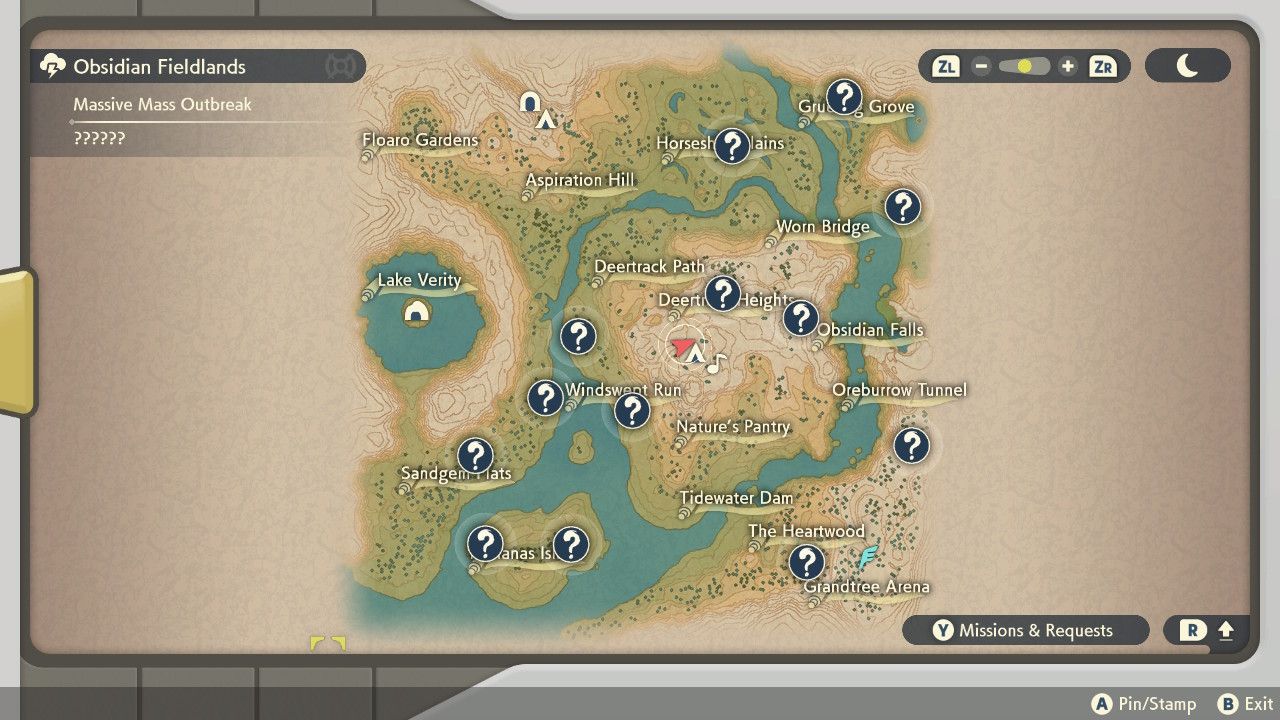Click the outbreak marker near Worn Bridge

[903, 207]
